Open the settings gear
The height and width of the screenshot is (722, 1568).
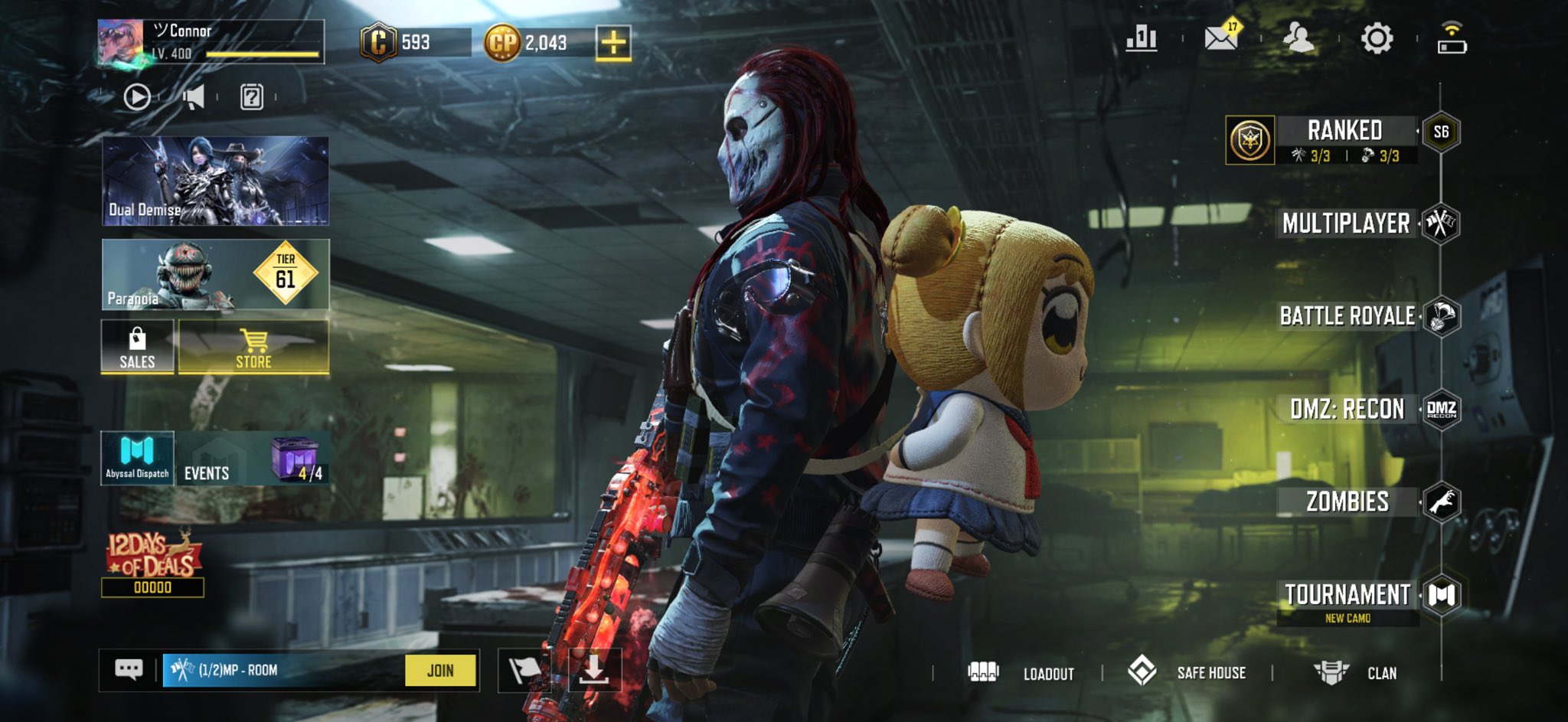coord(1377,38)
